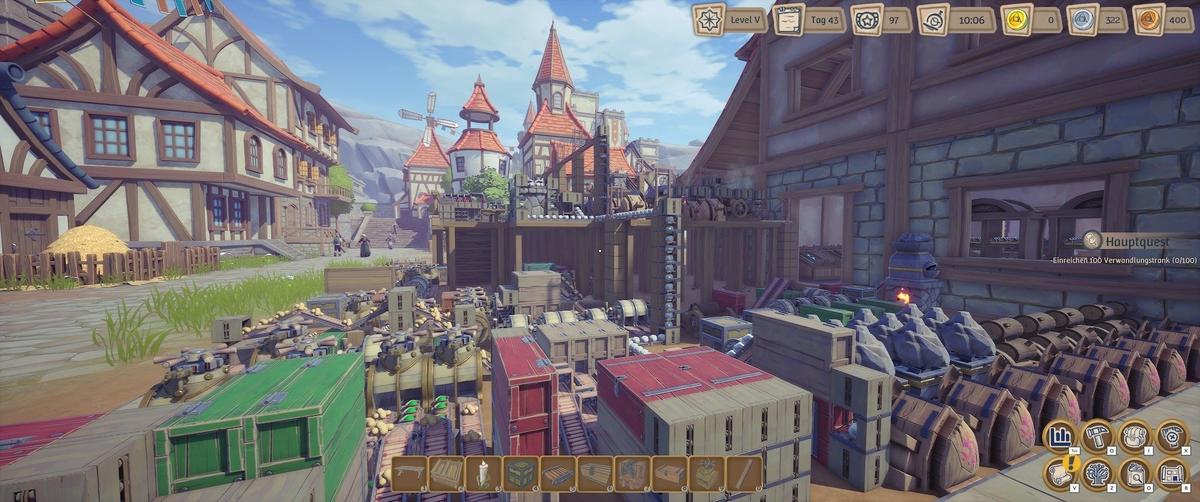Select the wooden plank hotbar slot
Viewport: 1200px width, 502px height.
point(743,473)
